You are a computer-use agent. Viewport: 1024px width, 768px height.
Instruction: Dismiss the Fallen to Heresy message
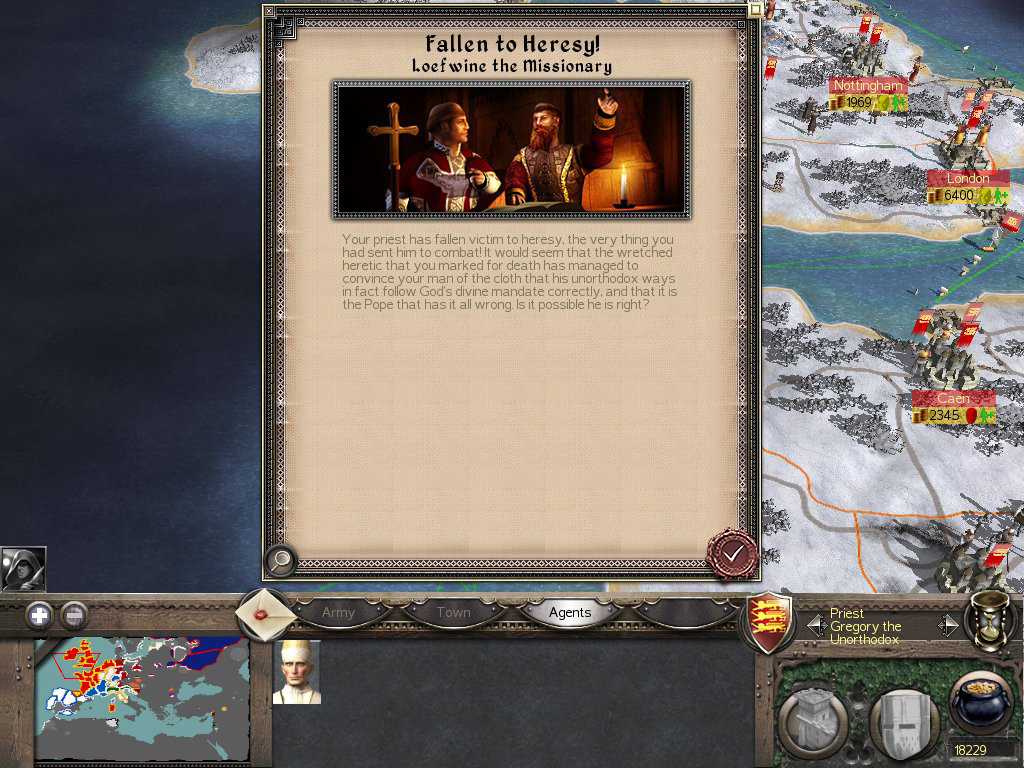click(733, 553)
